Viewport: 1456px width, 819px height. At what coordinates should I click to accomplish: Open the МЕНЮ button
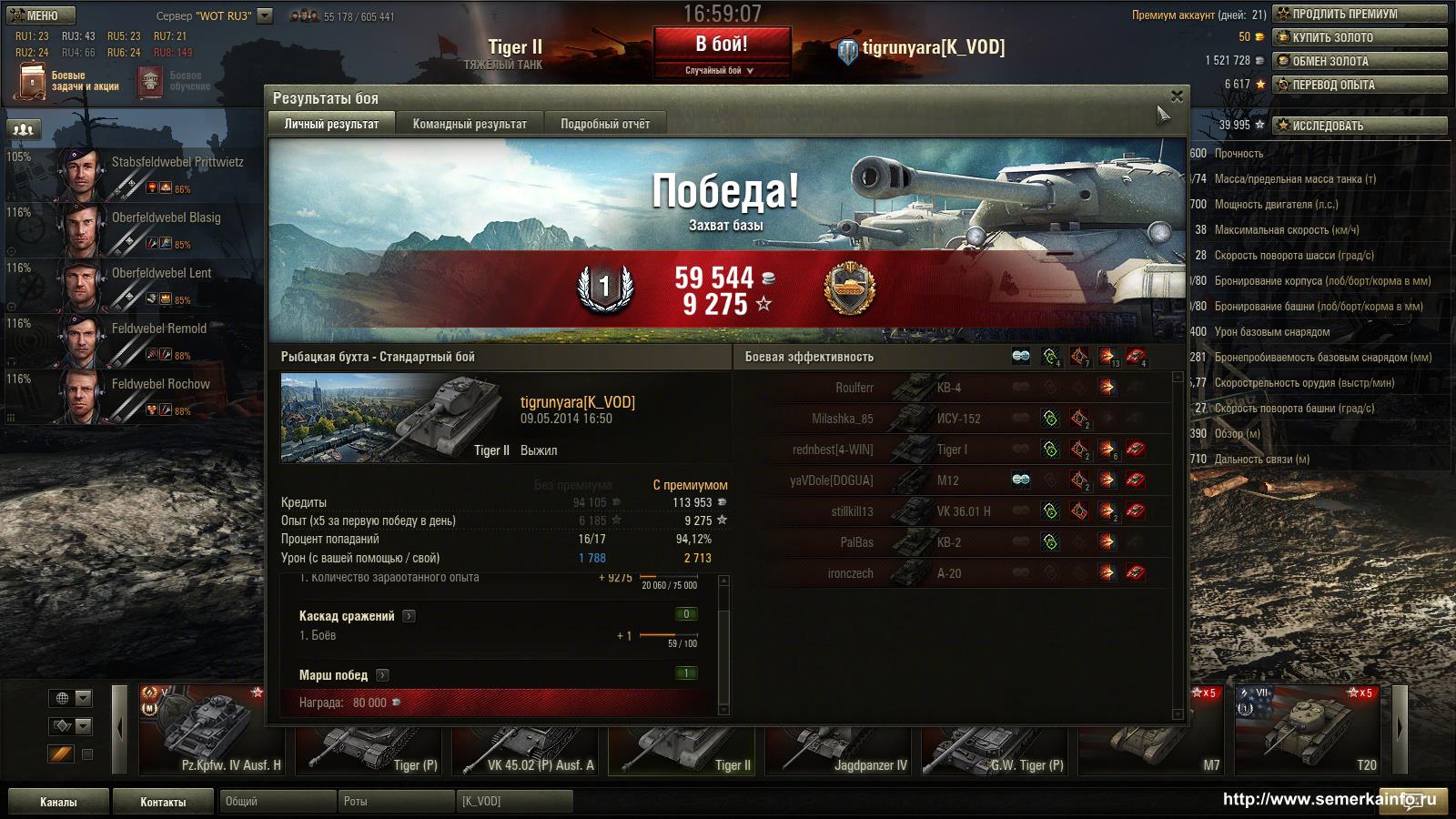(41, 15)
